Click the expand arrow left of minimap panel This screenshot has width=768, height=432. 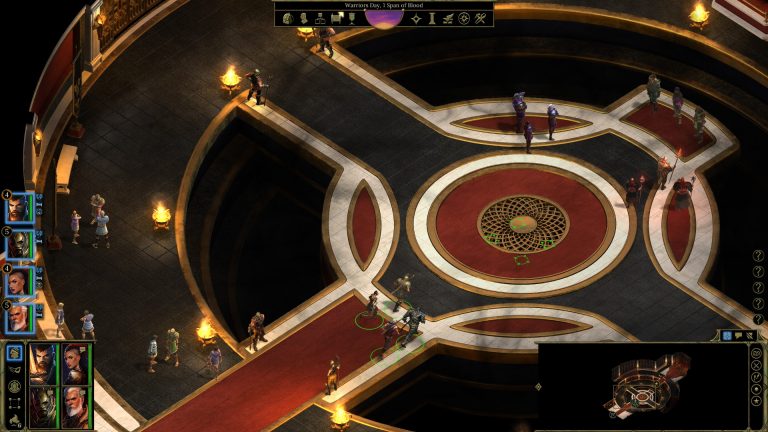coord(539,386)
